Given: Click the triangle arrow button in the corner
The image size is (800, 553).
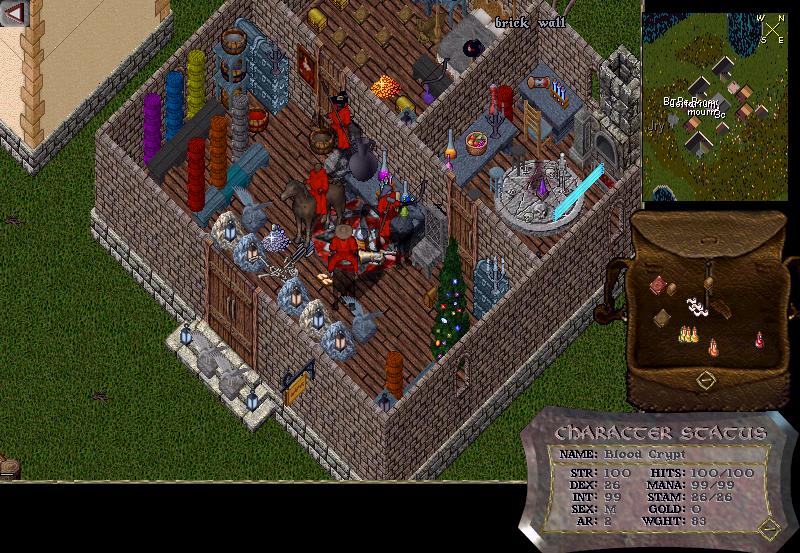Looking at the screenshot, I should (15, 13).
